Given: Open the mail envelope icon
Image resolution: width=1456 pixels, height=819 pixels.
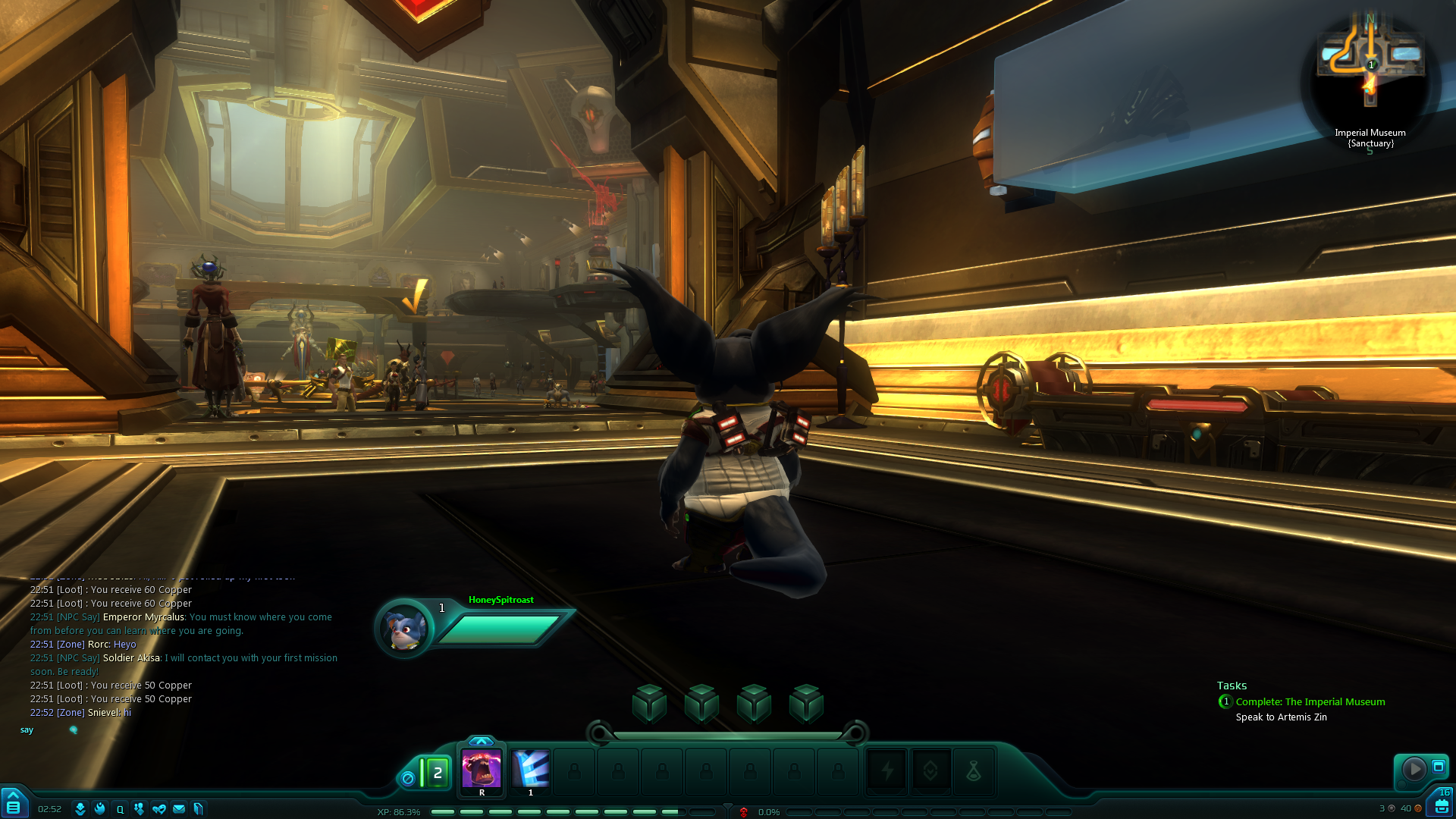Looking at the screenshot, I should (x=179, y=809).
